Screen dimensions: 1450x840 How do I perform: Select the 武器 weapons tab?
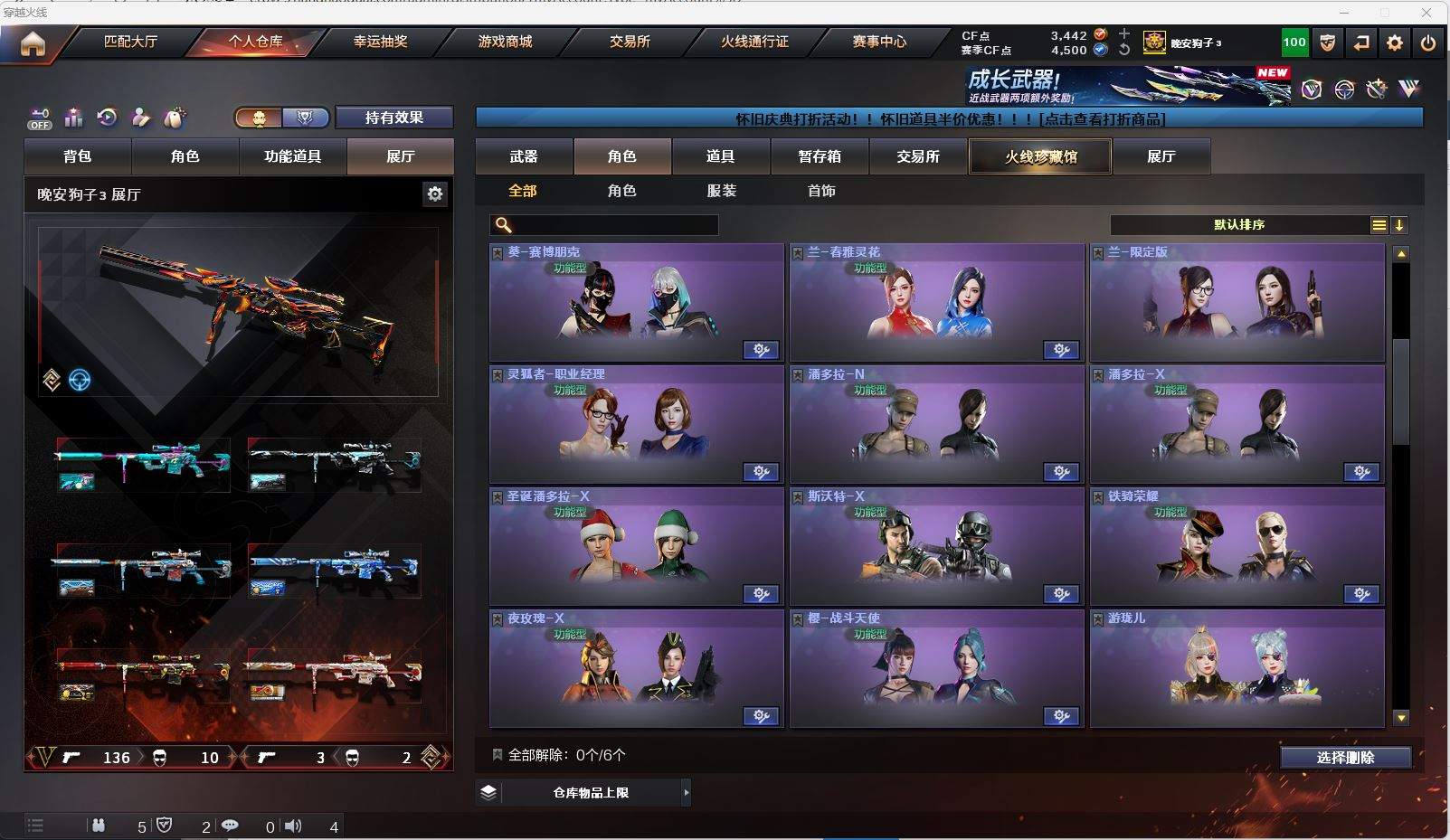524,156
